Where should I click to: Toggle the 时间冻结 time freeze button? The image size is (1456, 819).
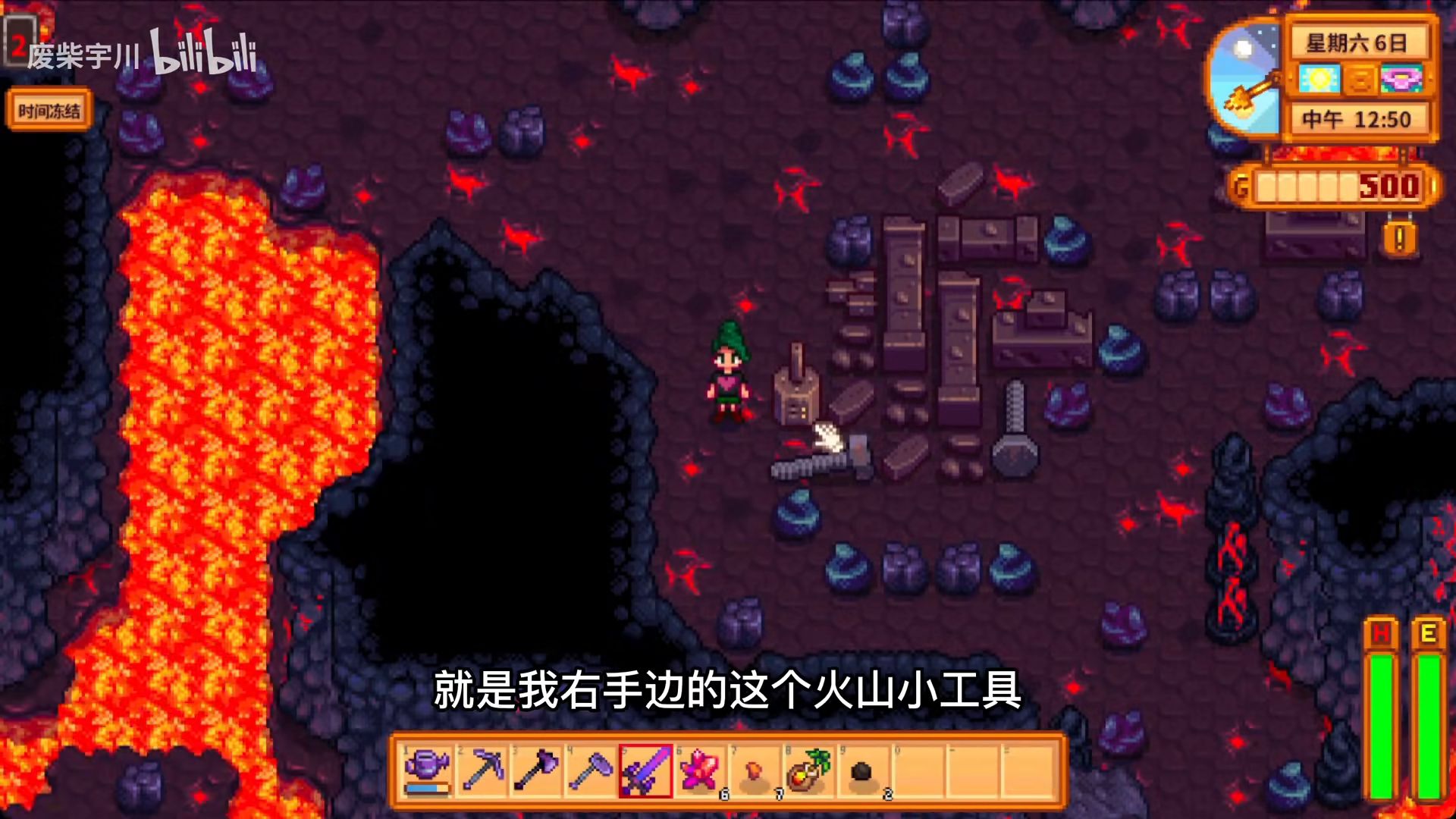click(49, 111)
